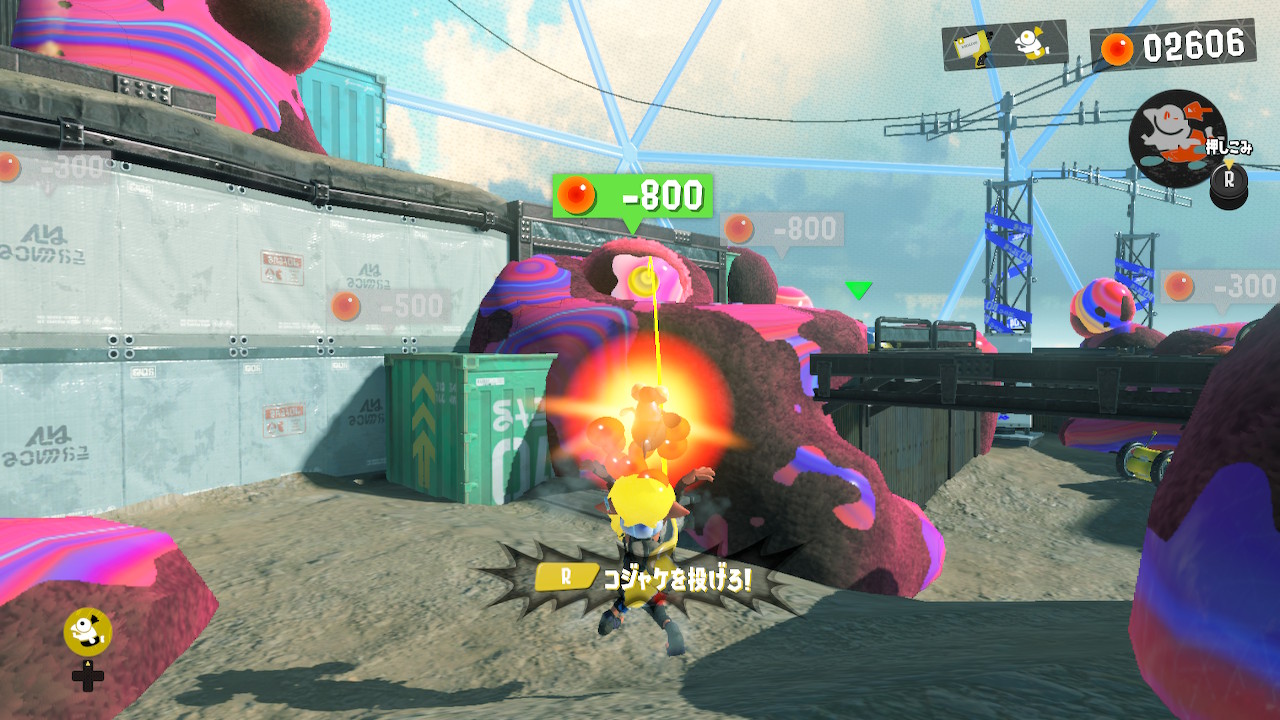Click the yellow Smallfry call icon
Image resolution: width=1280 pixels, height=720 pixels.
click(87, 631)
